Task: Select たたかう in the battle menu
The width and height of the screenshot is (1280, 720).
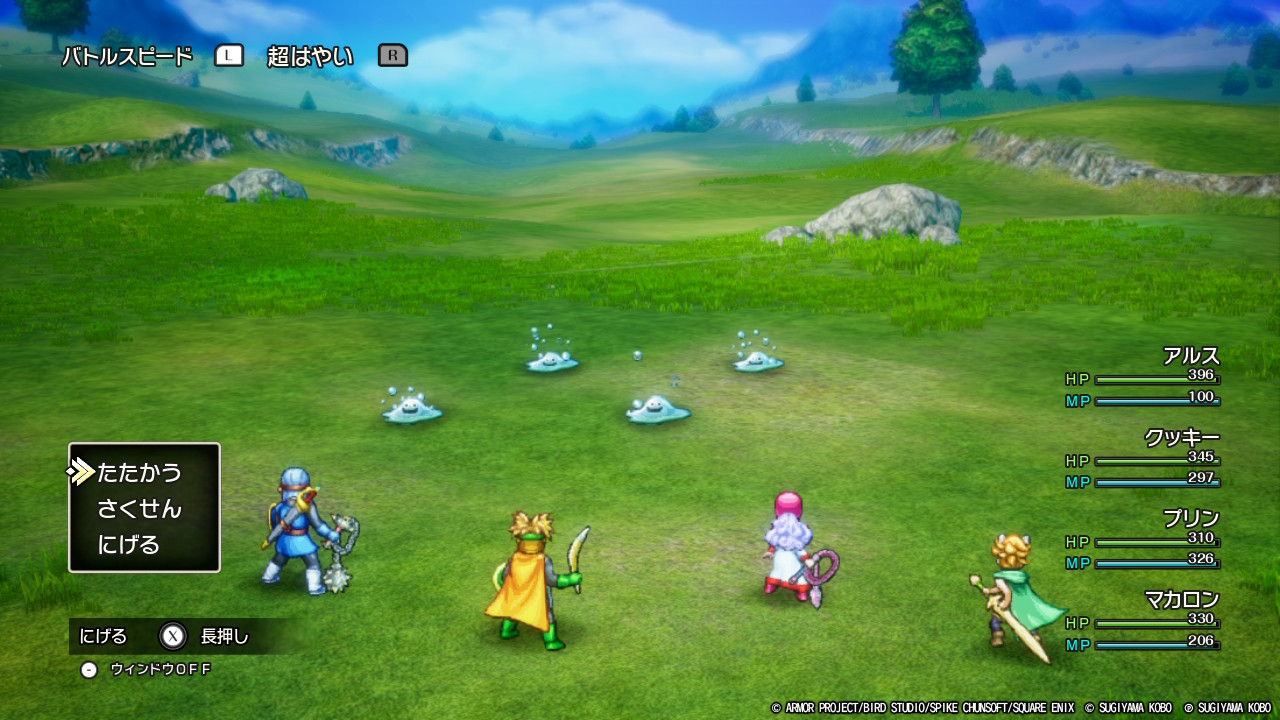Action: coord(139,472)
